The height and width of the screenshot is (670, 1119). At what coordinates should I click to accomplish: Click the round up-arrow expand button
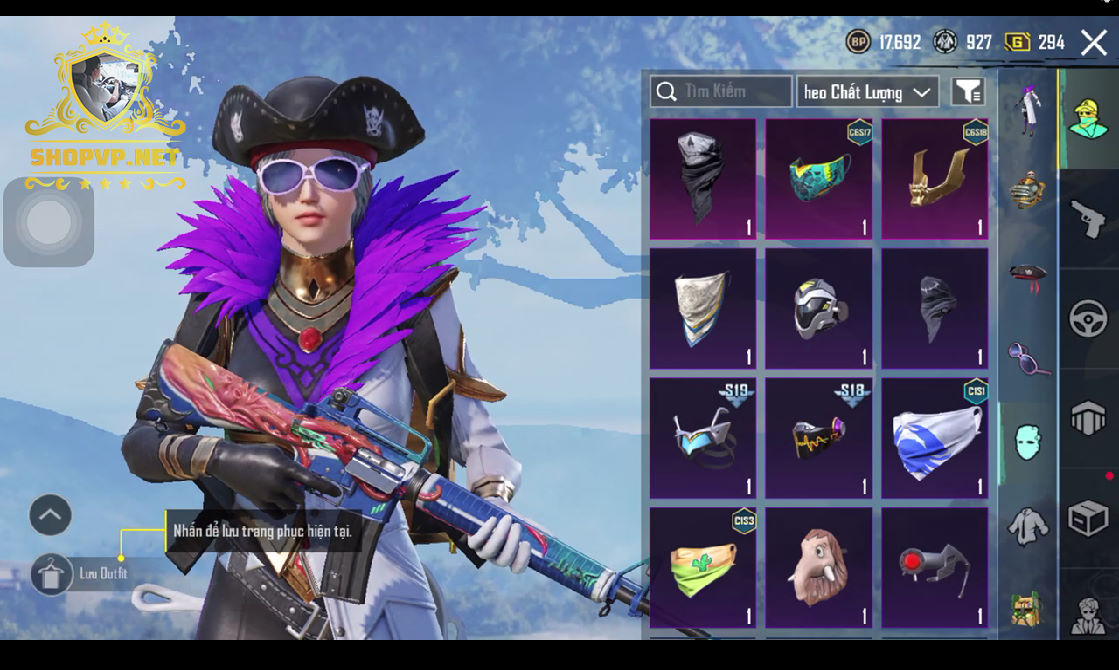click(x=50, y=515)
